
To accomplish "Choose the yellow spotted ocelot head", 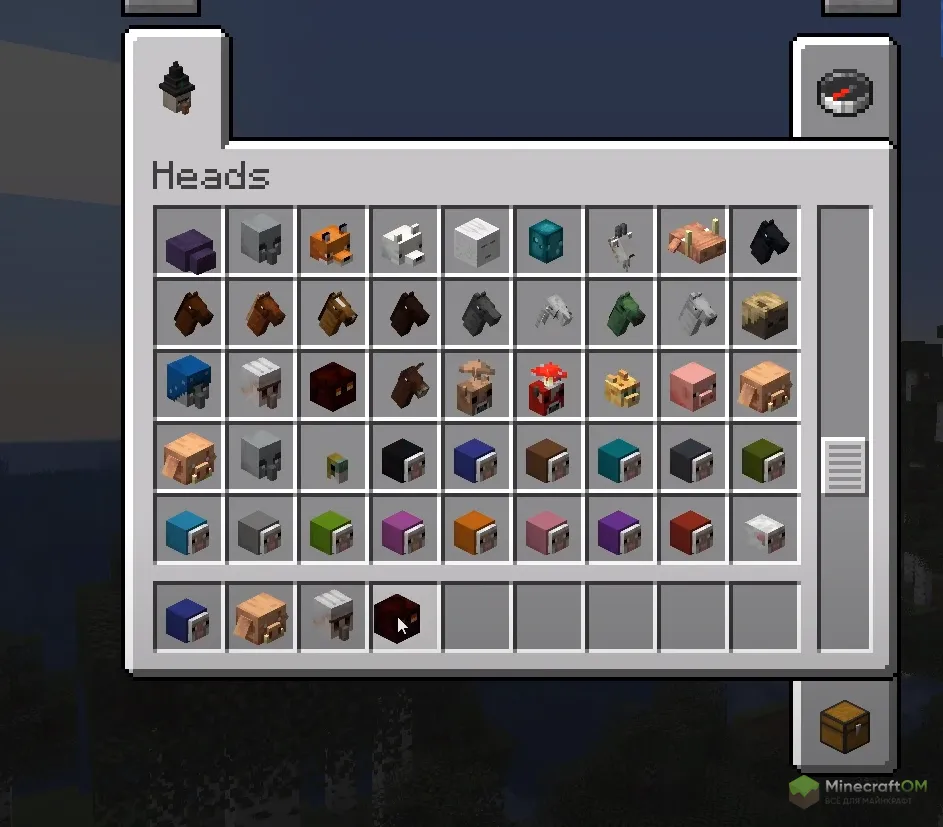I will (x=621, y=385).
